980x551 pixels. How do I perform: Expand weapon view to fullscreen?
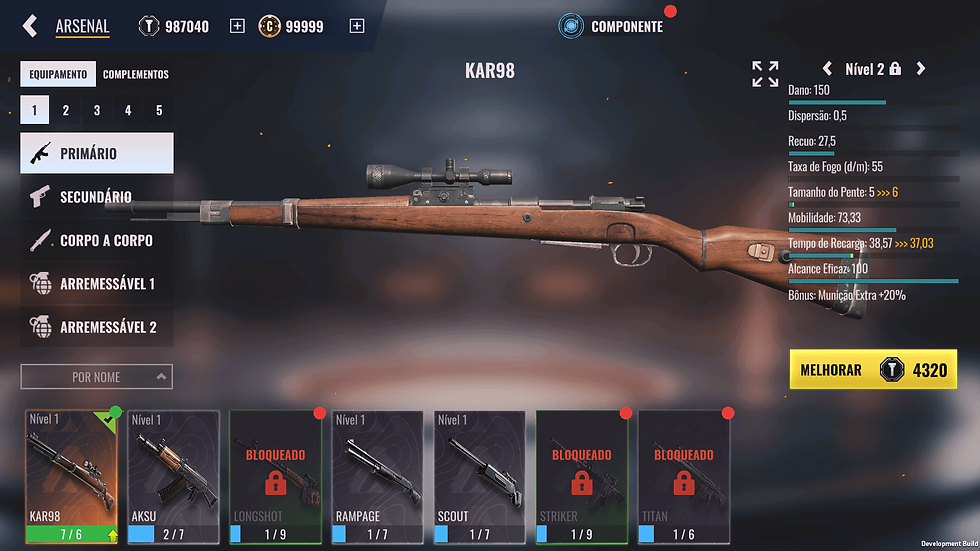(x=765, y=73)
